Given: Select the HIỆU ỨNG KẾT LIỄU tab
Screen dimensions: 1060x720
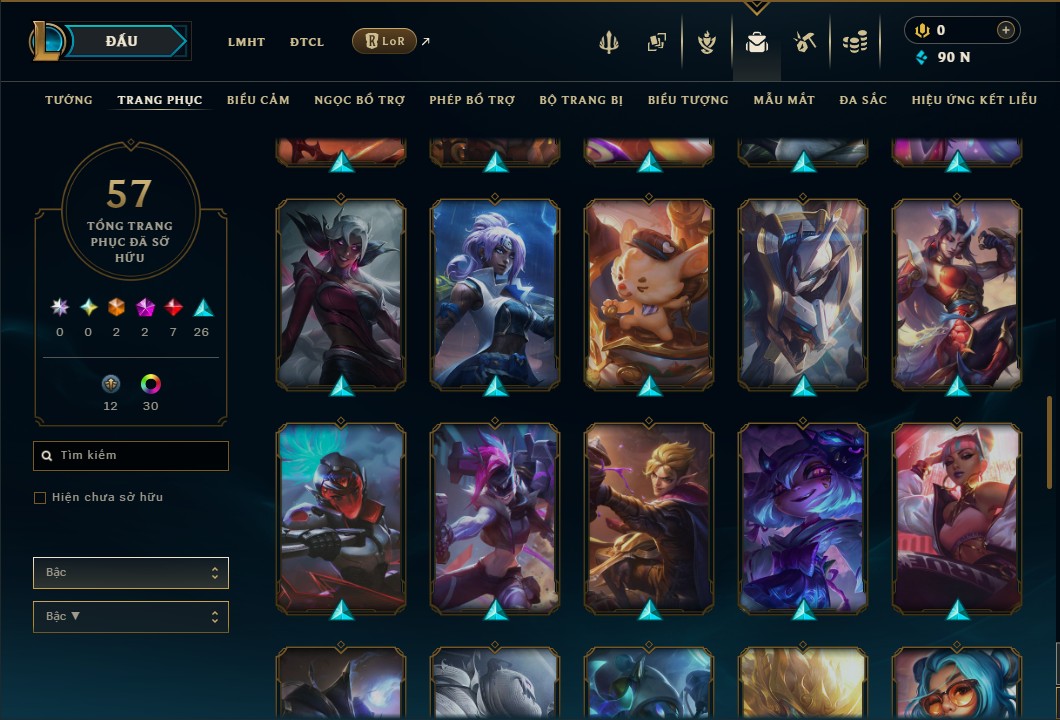Looking at the screenshot, I should (976, 100).
